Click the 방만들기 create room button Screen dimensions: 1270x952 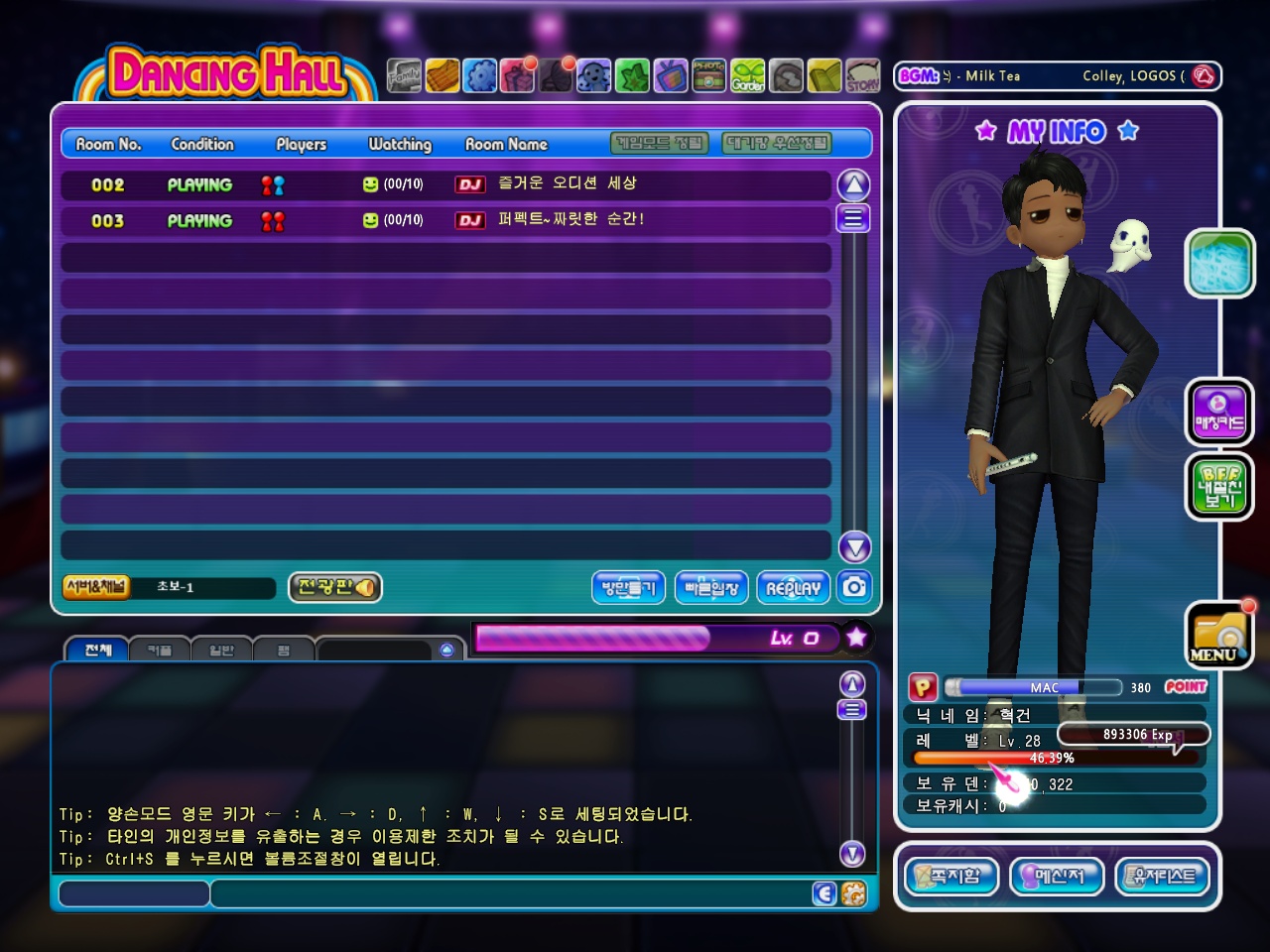tap(629, 588)
